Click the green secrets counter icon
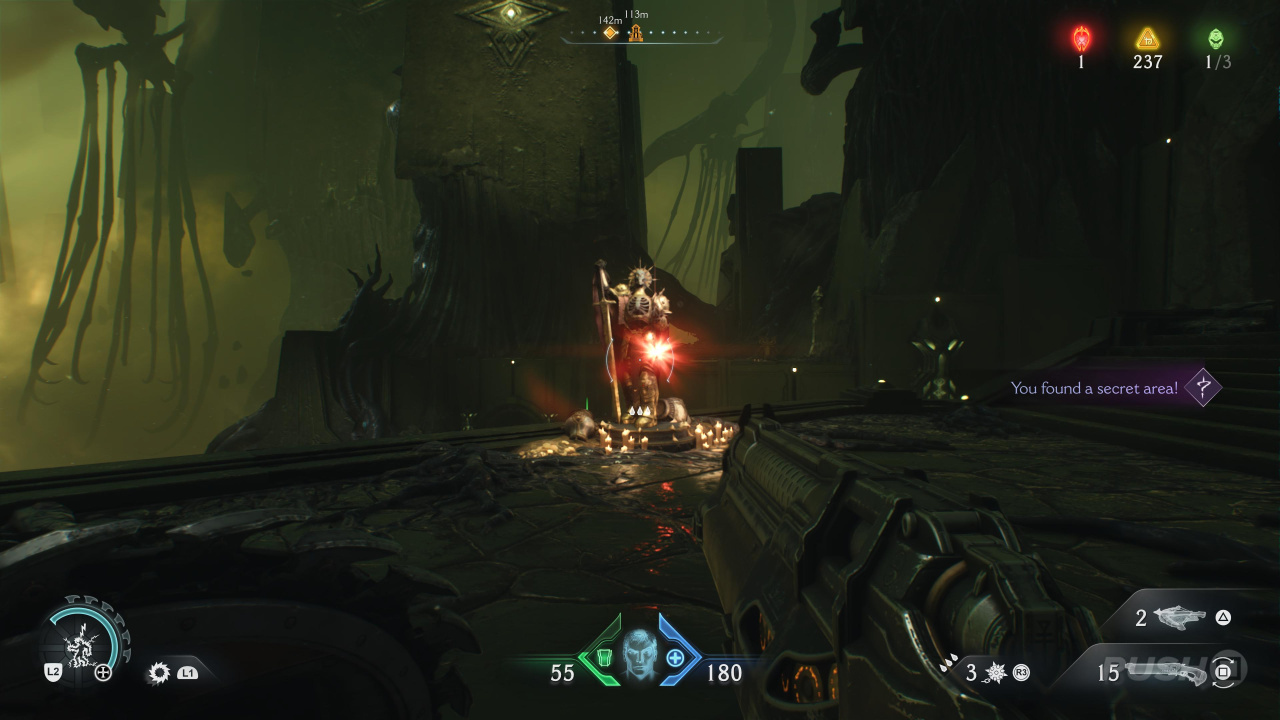1280x720 pixels. point(1215,39)
